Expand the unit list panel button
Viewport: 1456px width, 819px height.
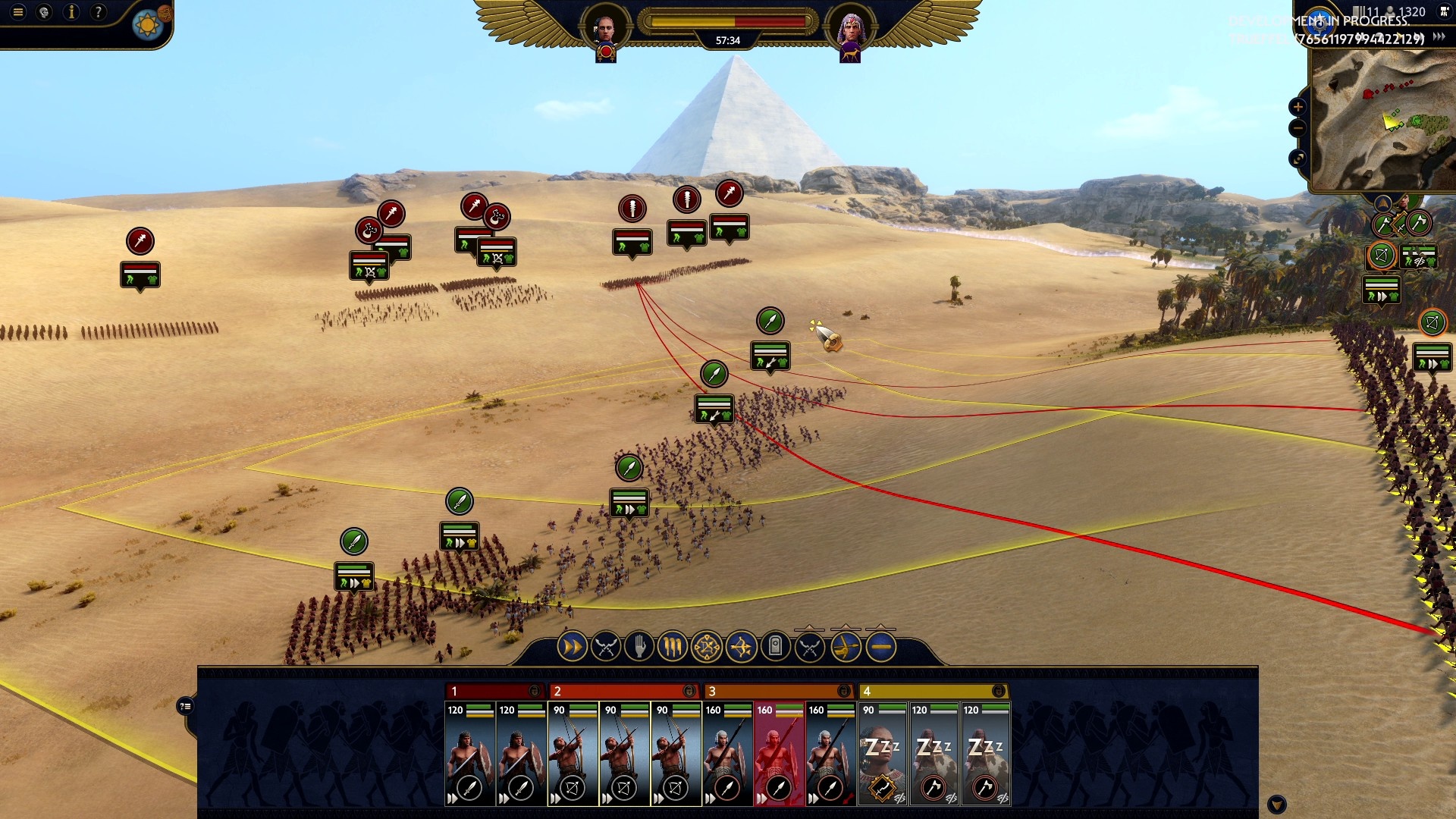(185, 707)
